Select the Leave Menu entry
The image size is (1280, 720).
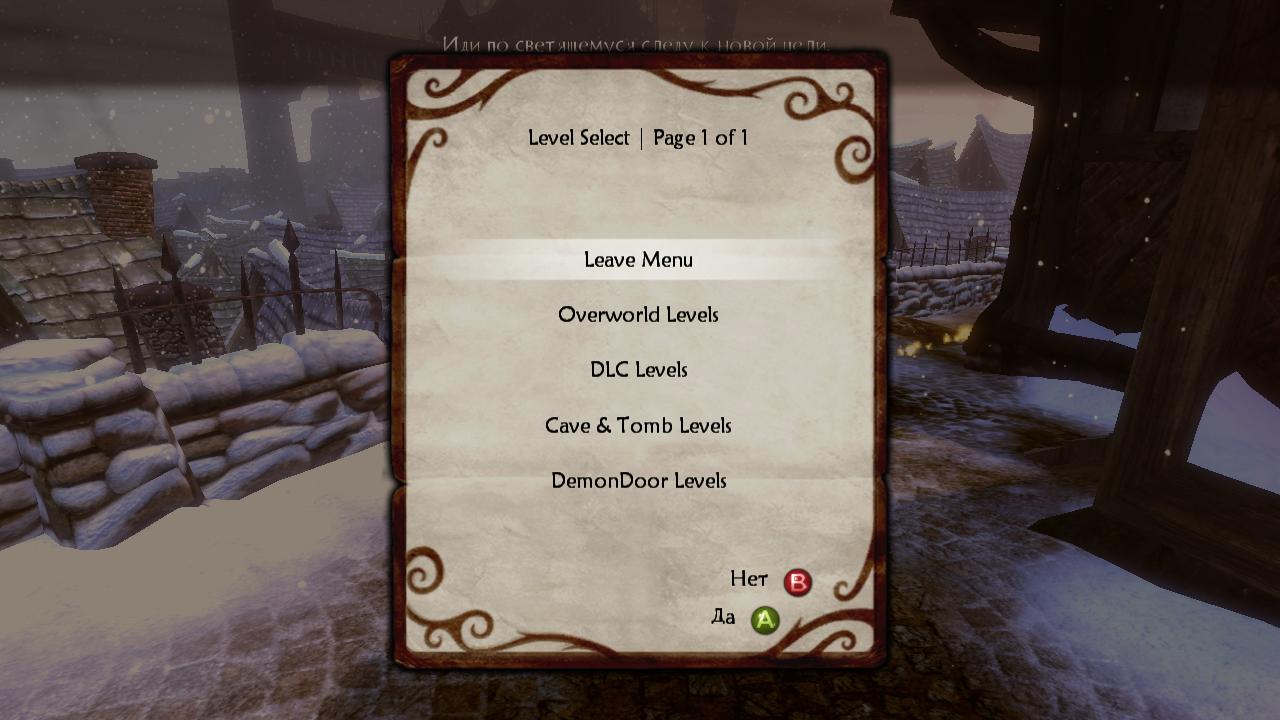pos(638,260)
